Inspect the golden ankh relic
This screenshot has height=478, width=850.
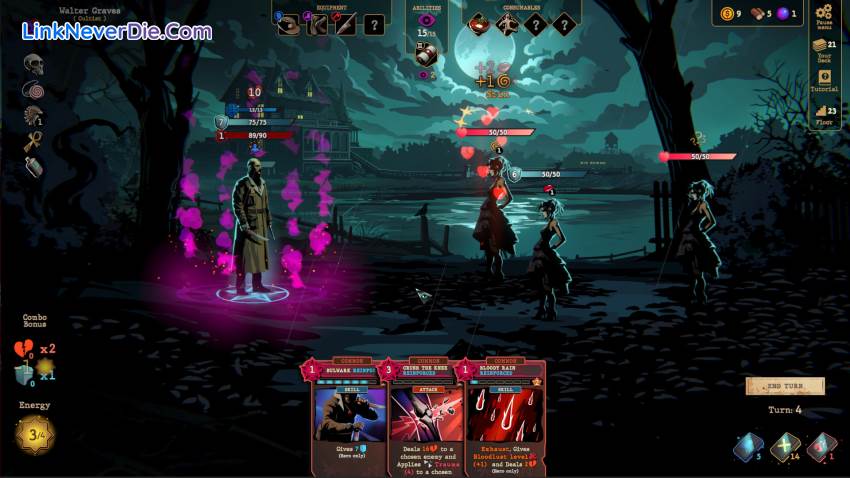click(x=34, y=141)
